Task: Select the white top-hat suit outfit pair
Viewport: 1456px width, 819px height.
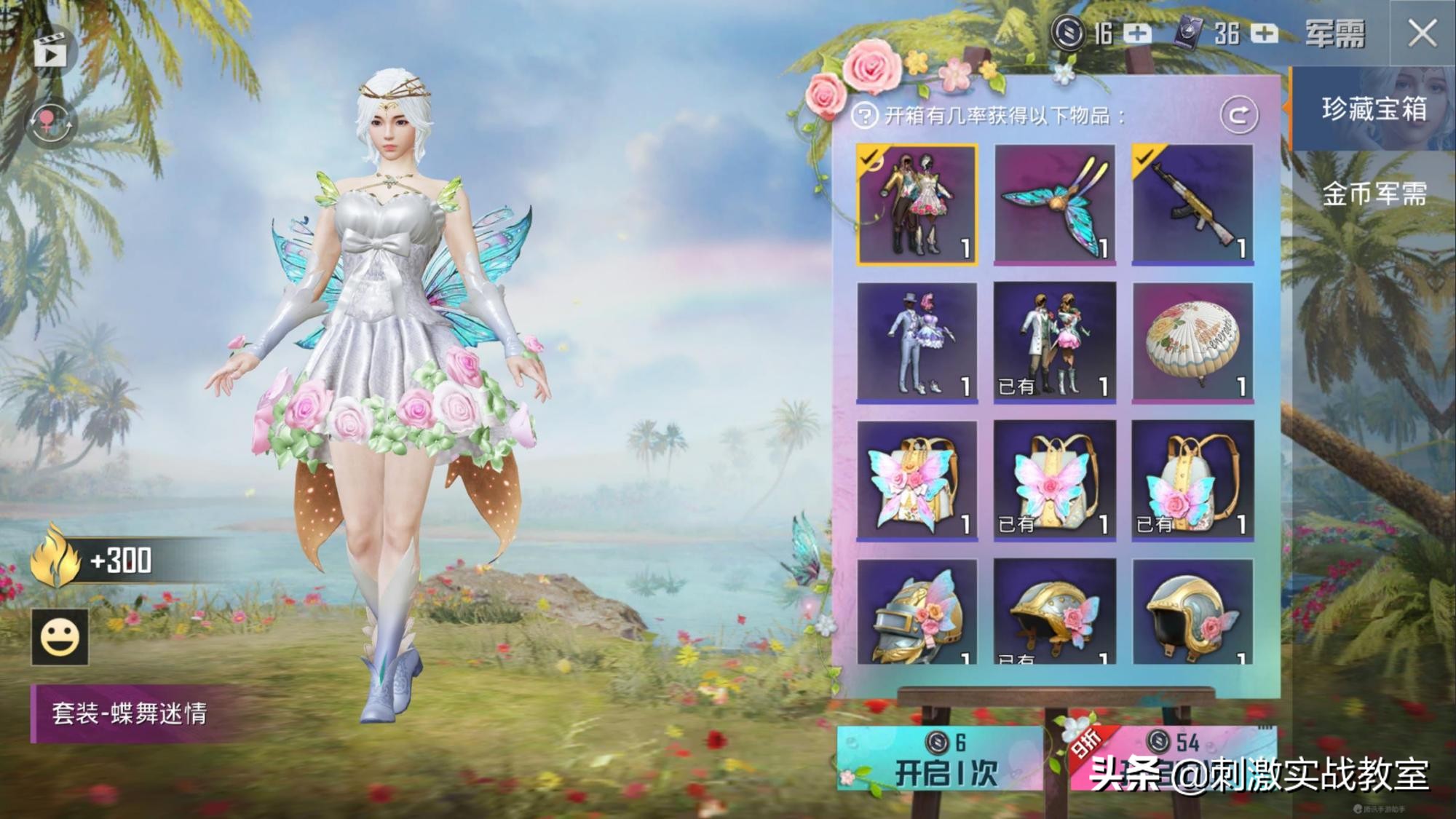Action: [917, 342]
